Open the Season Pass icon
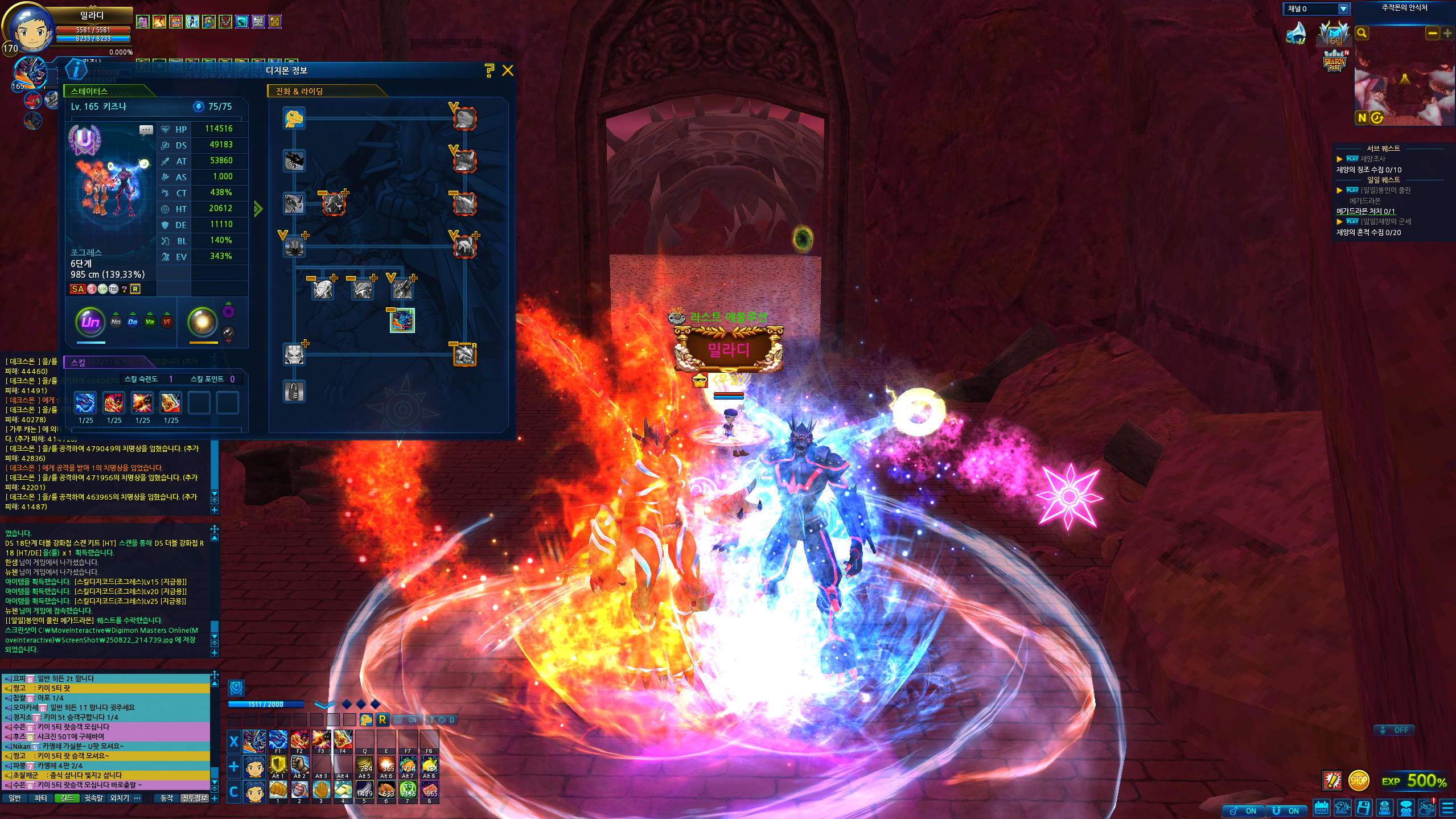Viewport: 1456px width, 819px height. 1334,62
